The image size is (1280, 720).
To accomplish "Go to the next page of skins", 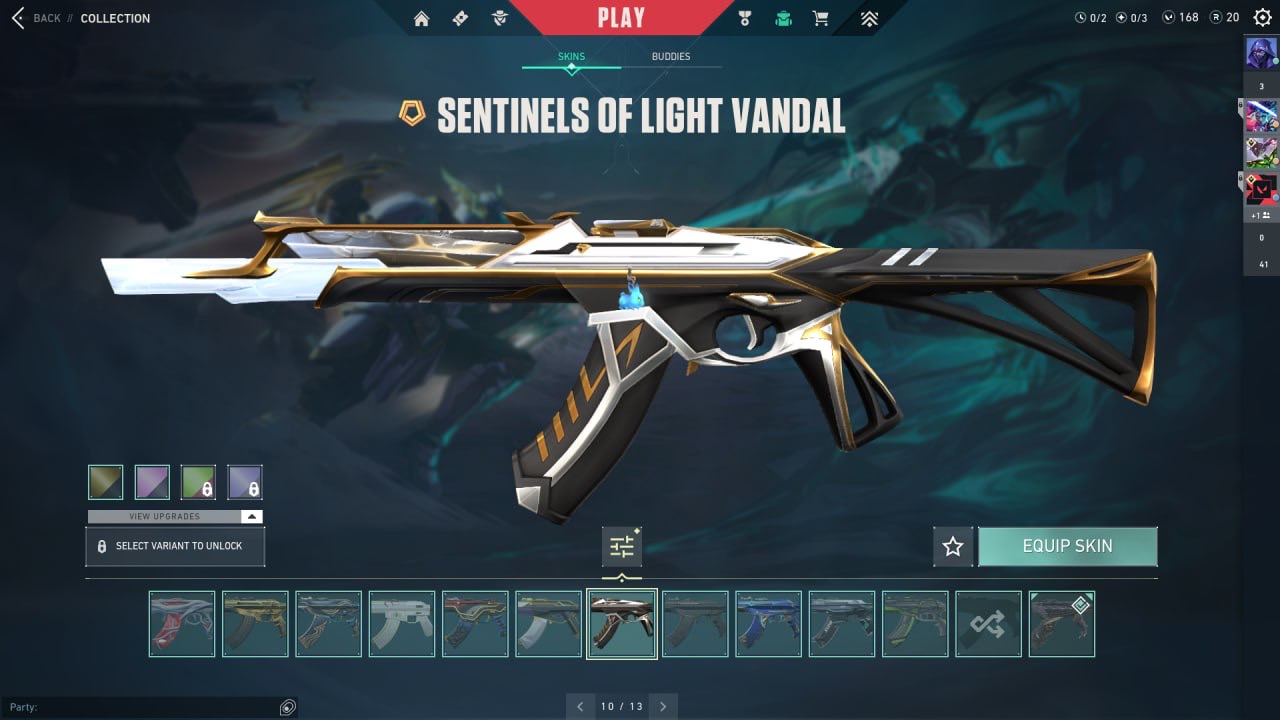I will coord(662,707).
